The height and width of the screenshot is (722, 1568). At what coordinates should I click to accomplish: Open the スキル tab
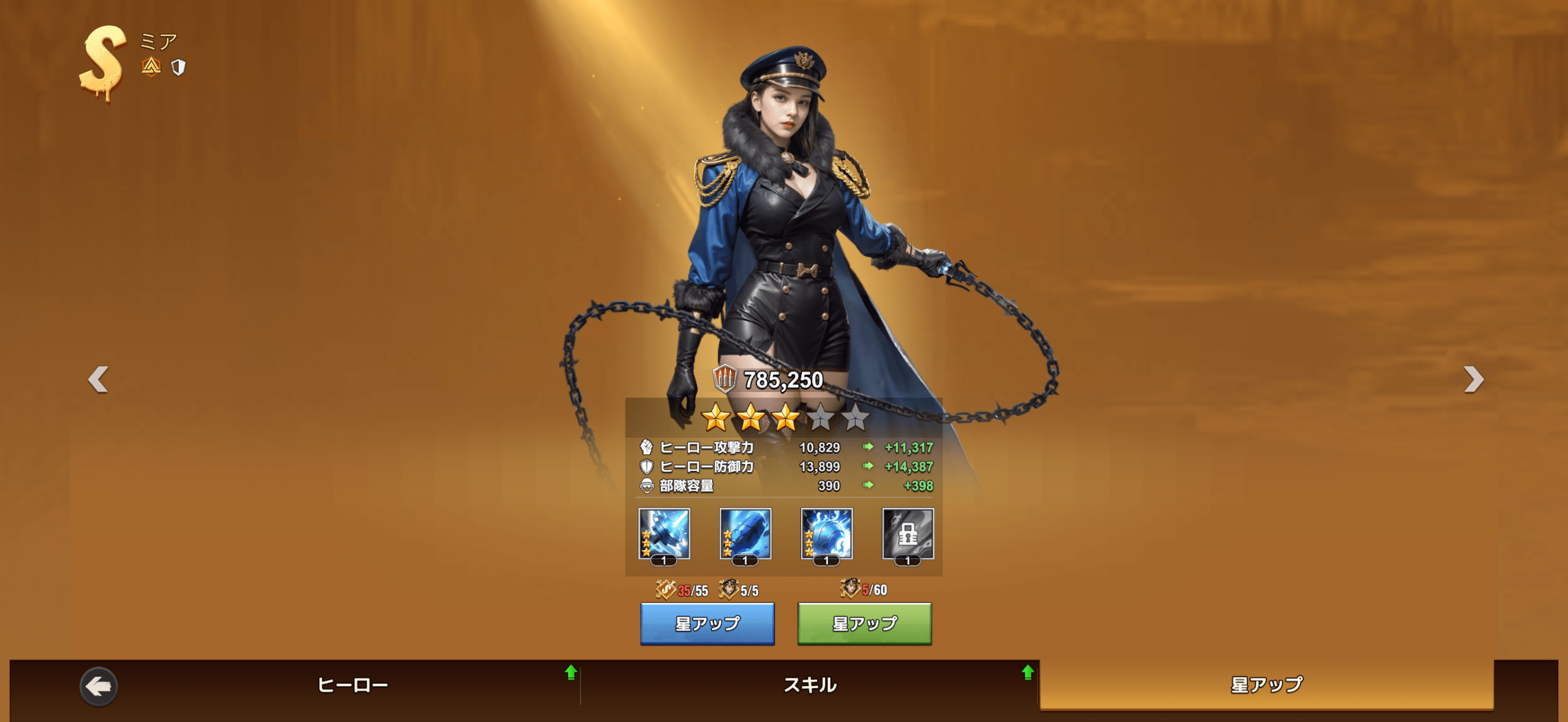tap(810, 685)
